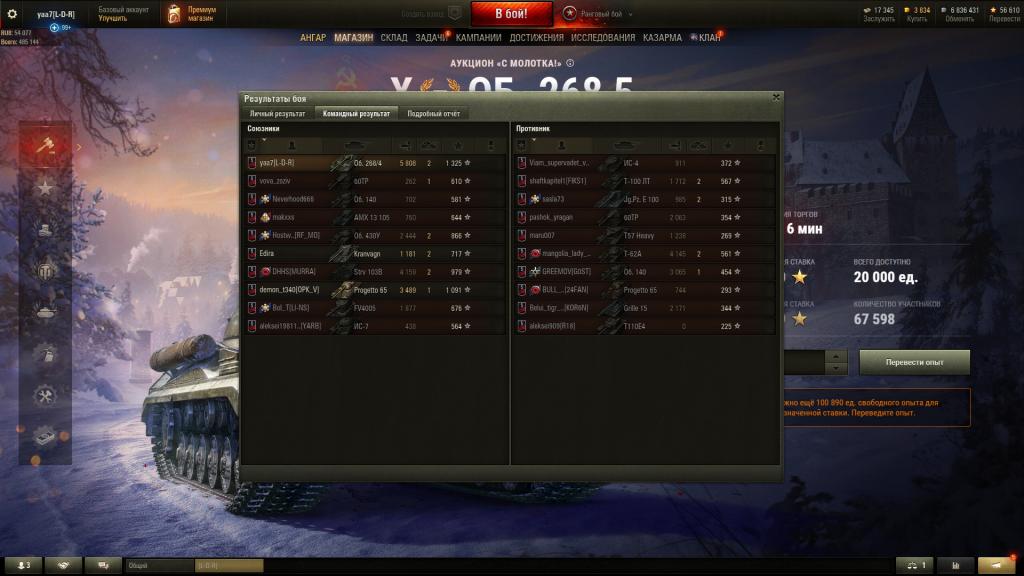Open the КЛАН menu
The image size is (1024, 576).
(709, 38)
